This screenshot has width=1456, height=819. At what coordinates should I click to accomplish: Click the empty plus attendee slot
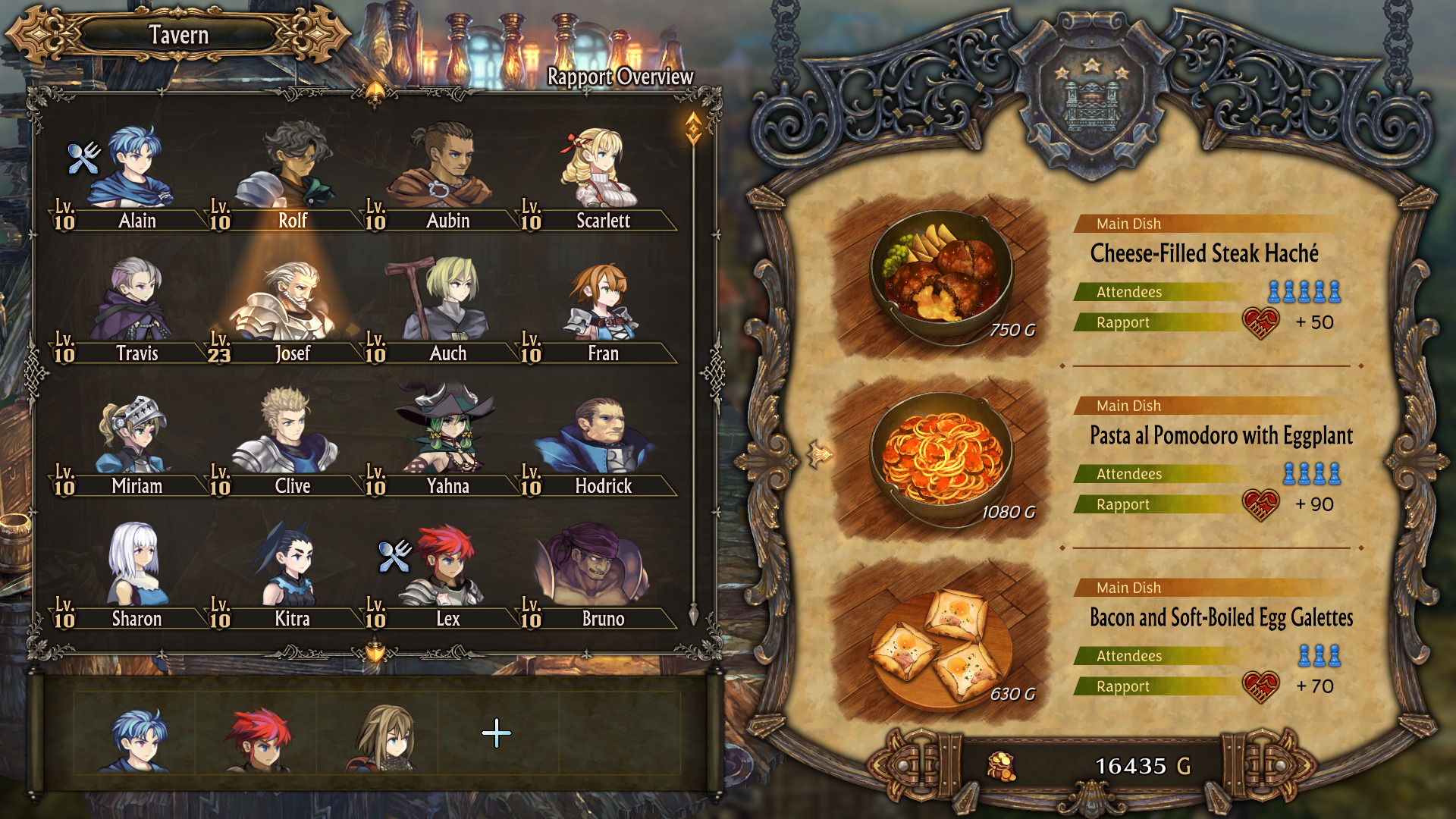497,733
